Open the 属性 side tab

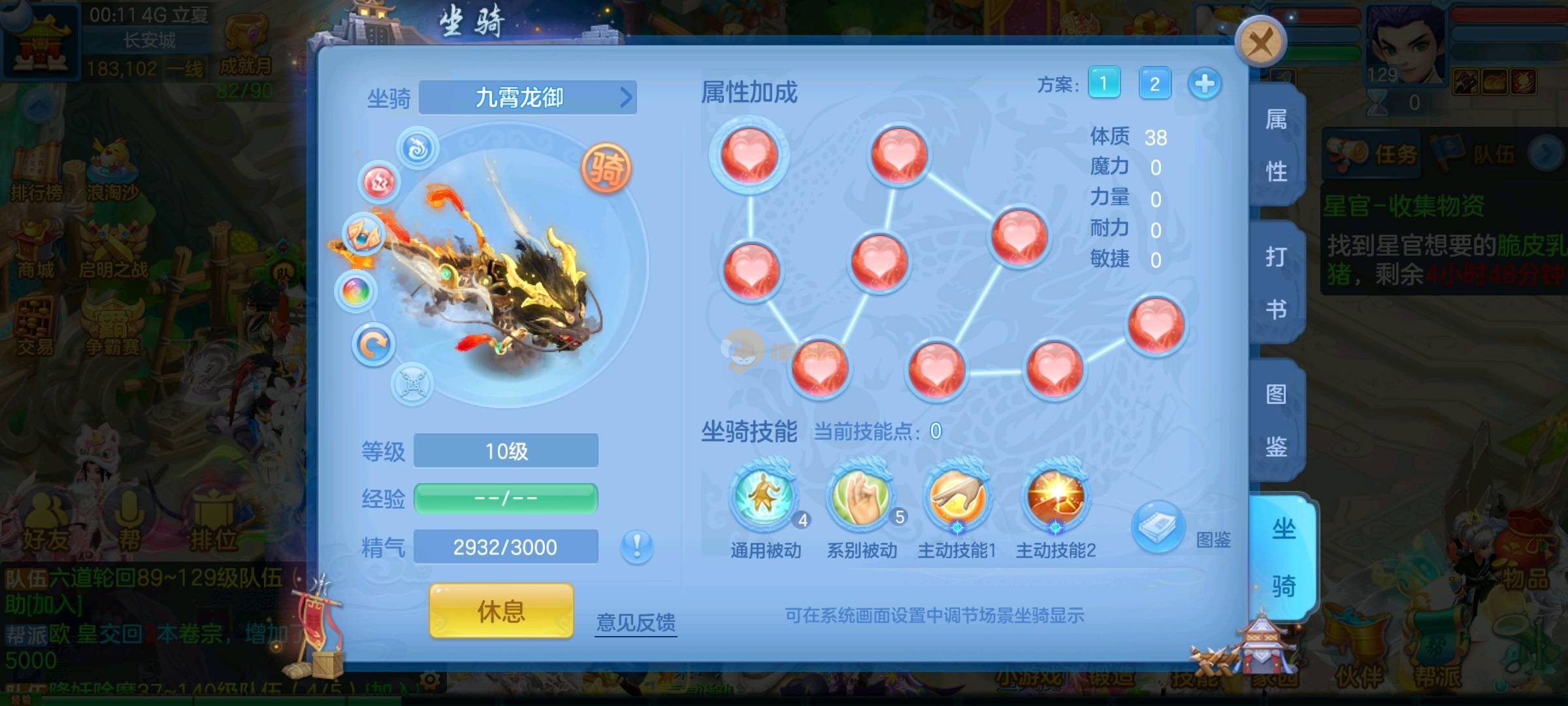pos(1276,145)
